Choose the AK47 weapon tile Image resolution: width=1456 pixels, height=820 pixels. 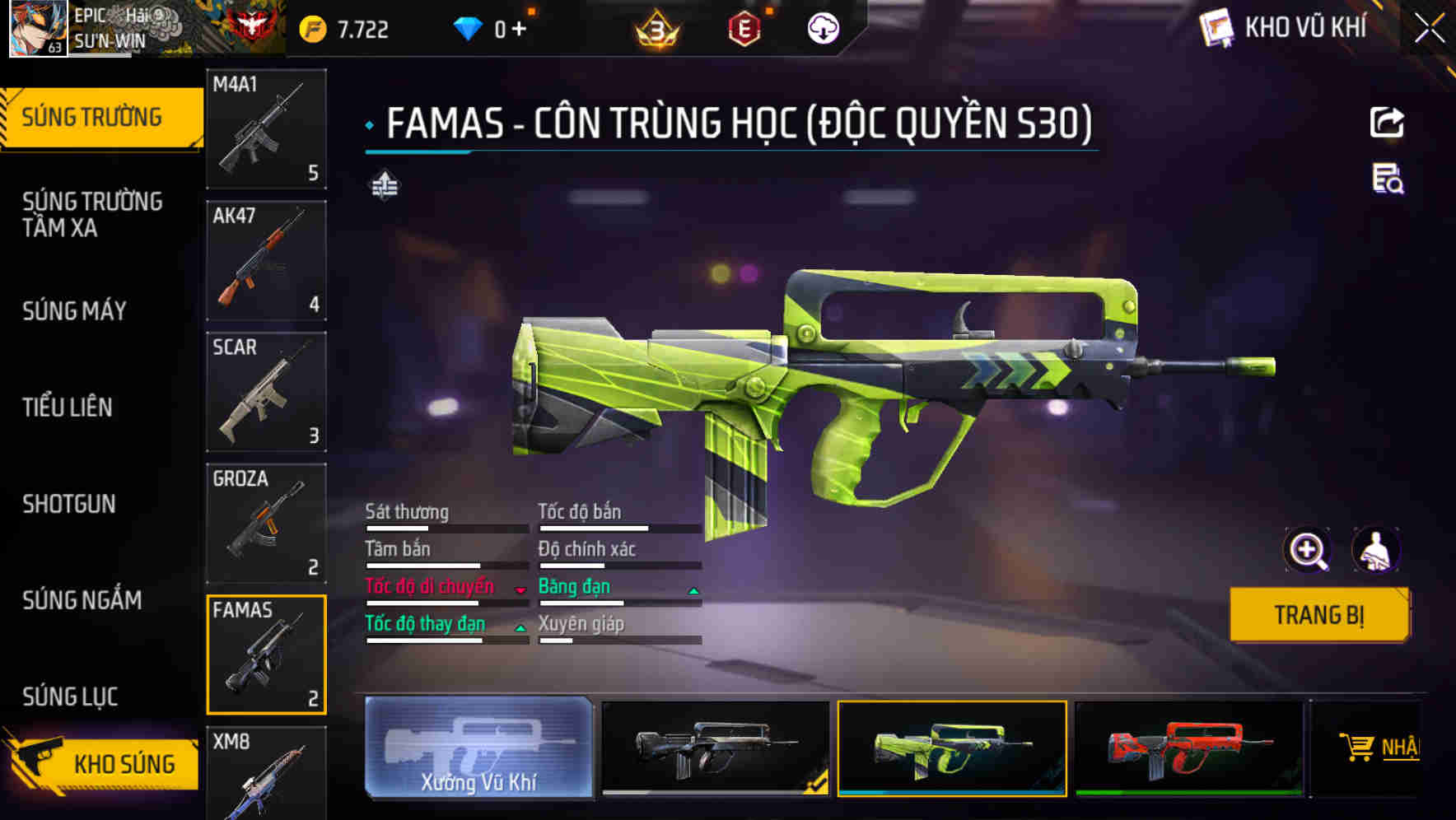tap(266, 260)
